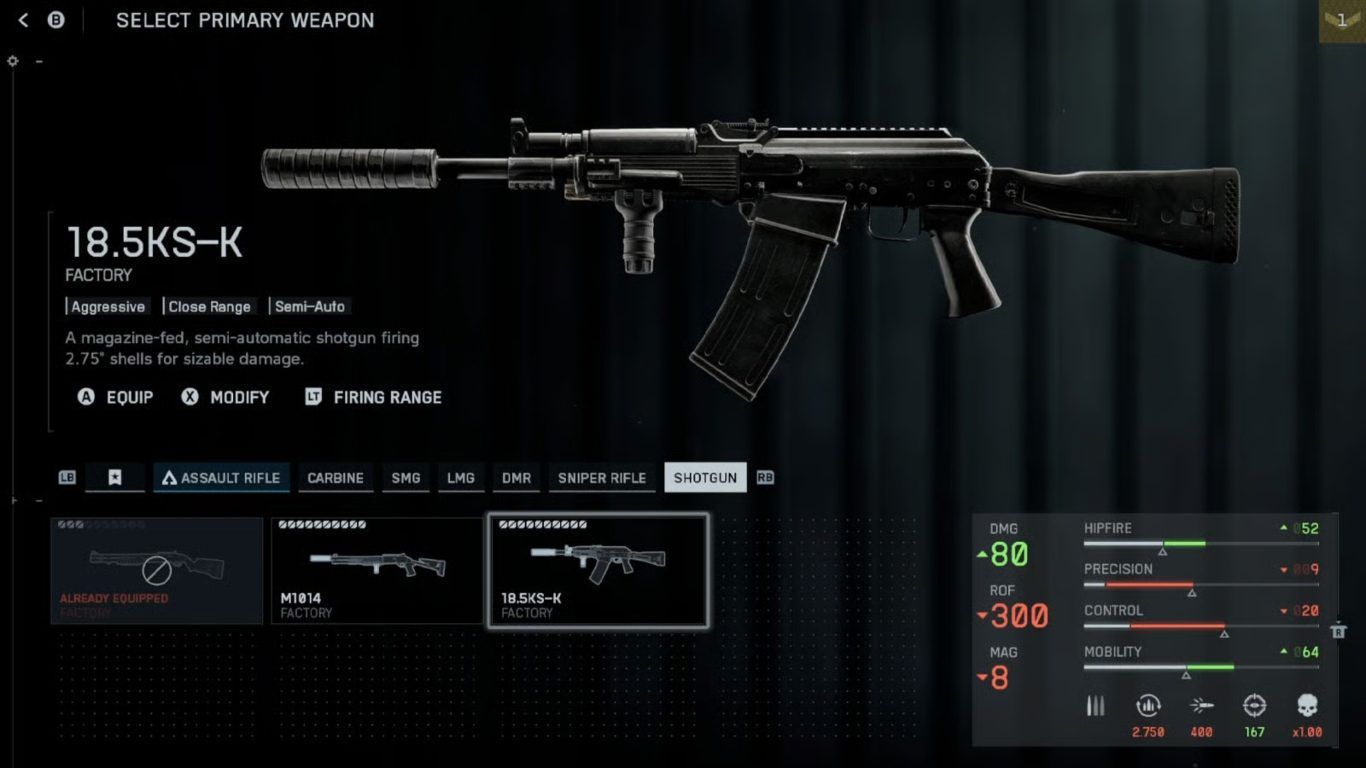Enter the Firing Range
Image resolution: width=1366 pixels, height=768 pixels.
373,397
